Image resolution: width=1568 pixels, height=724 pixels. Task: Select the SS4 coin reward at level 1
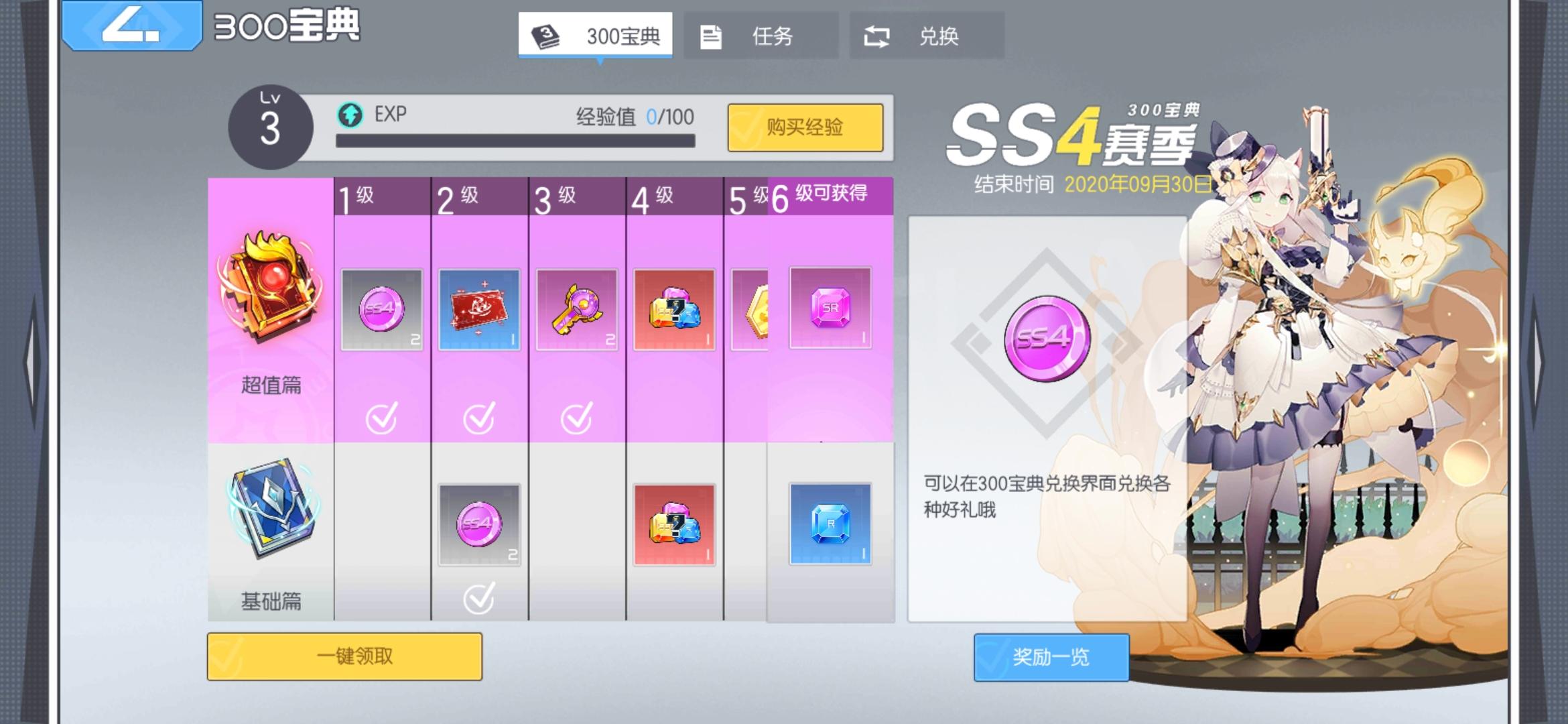(381, 308)
